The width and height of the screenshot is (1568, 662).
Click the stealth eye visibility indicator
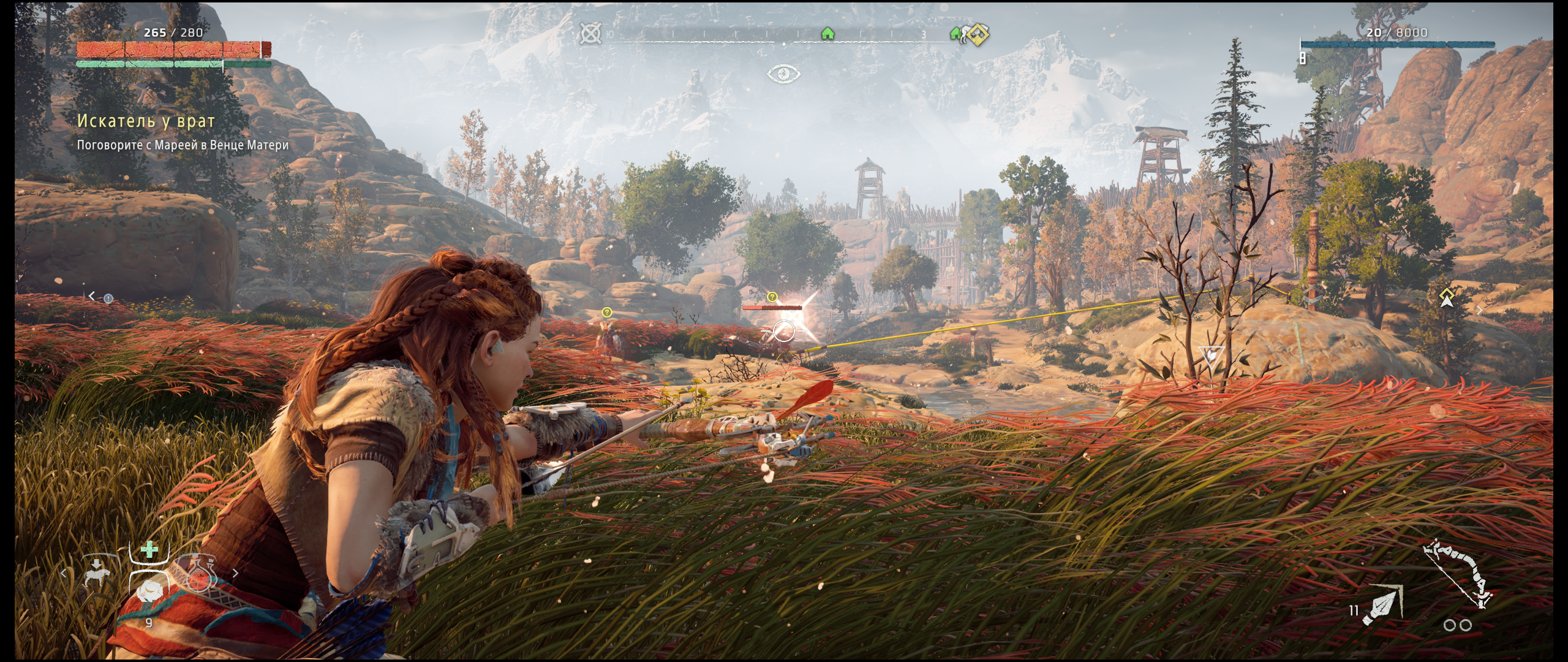[783, 74]
